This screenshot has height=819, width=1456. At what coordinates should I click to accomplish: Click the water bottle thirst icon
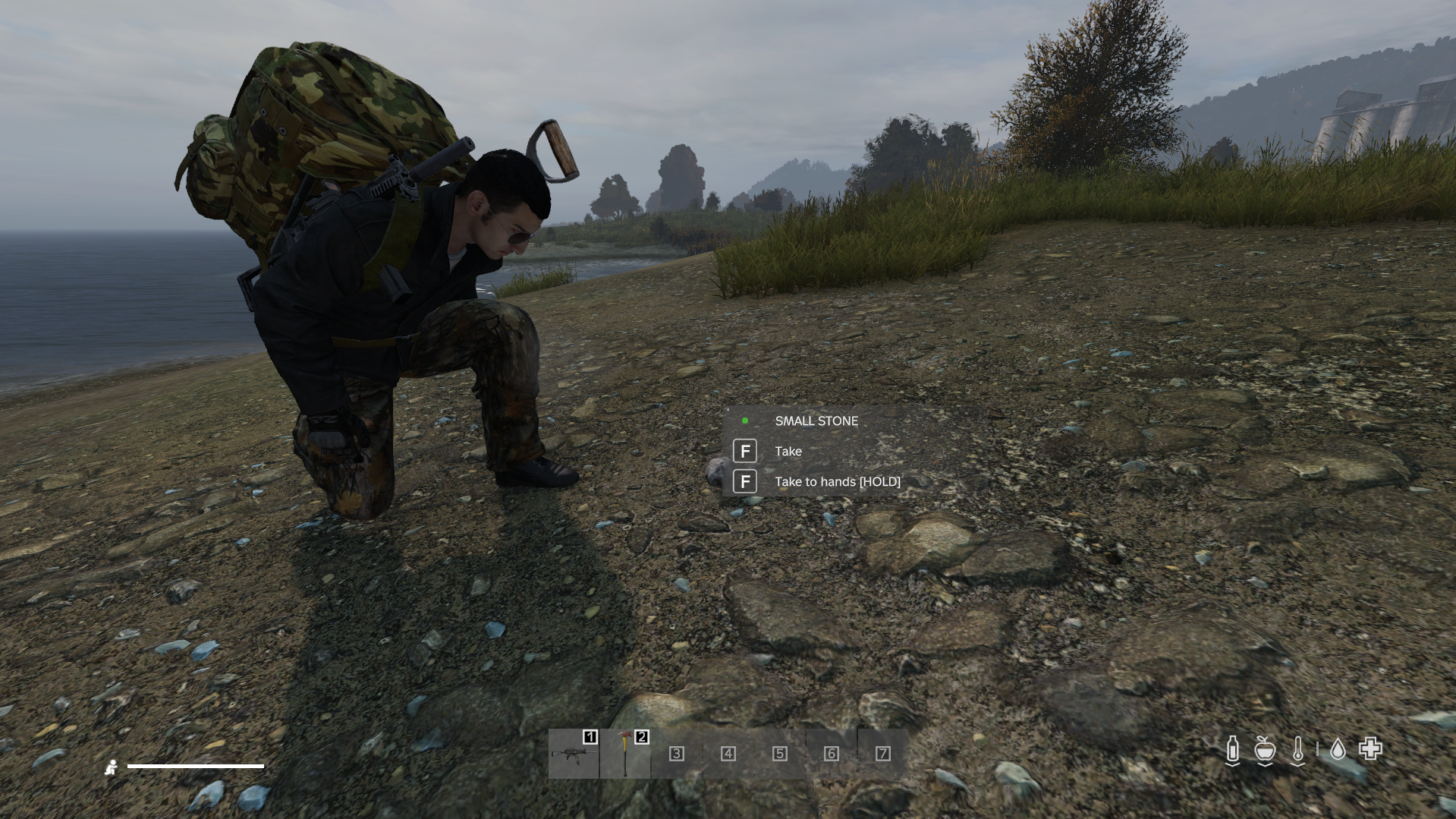pyautogui.click(x=1233, y=750)
